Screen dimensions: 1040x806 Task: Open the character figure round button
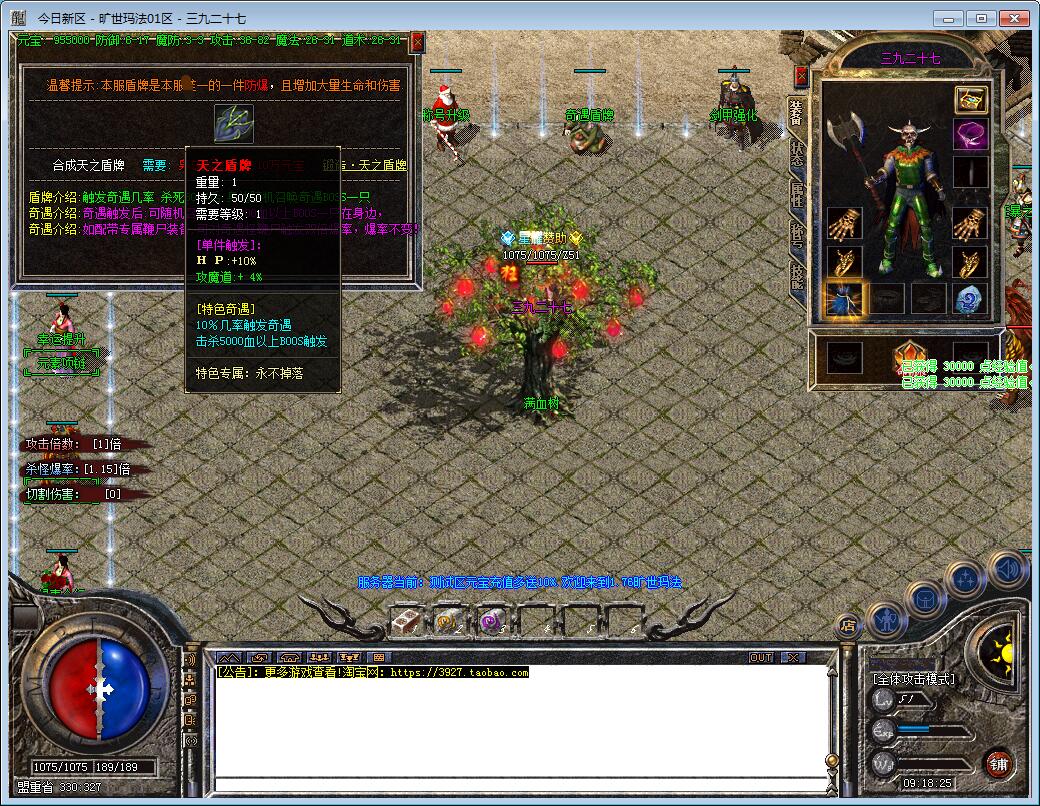[x=887, y=619]
